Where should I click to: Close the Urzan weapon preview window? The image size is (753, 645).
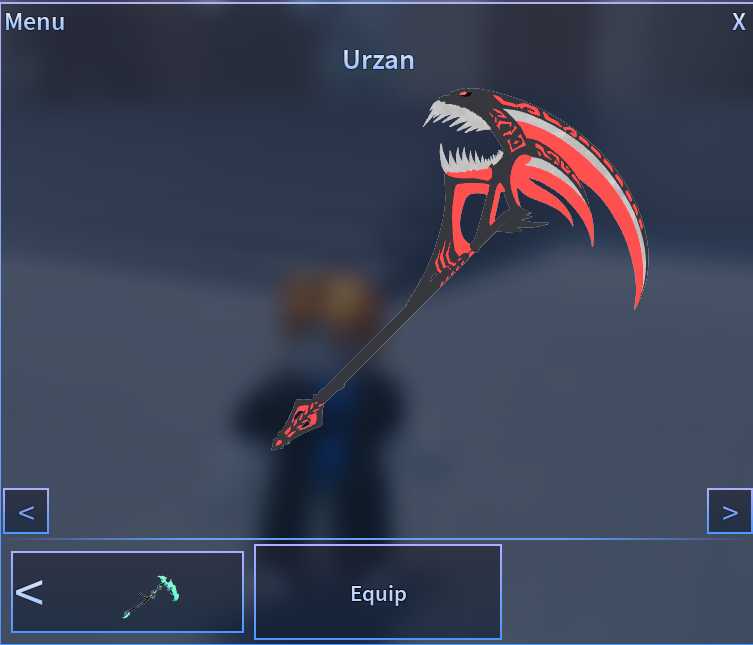tap(738, 22)
